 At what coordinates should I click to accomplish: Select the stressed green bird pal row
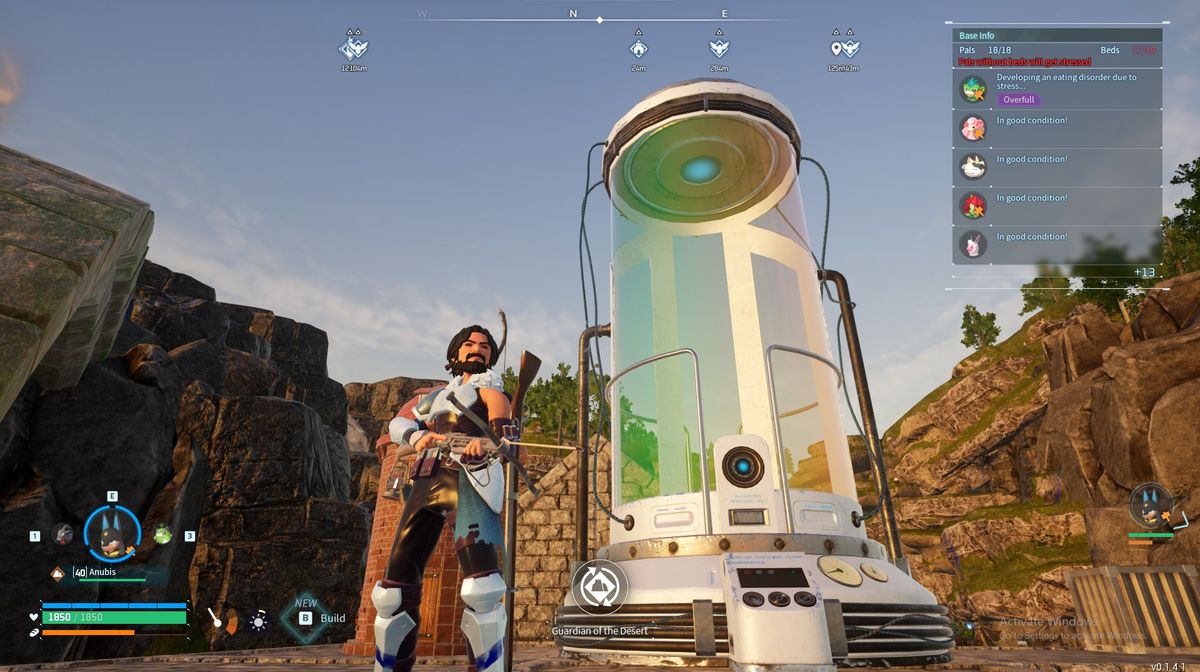[x=1057, y=89]
